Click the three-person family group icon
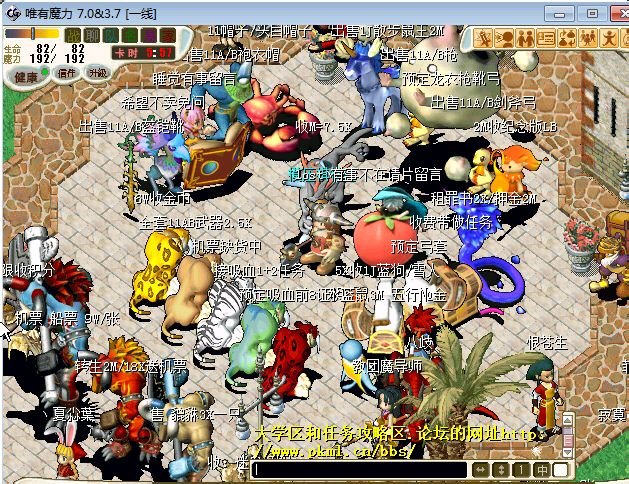 [x=587, y=38]
